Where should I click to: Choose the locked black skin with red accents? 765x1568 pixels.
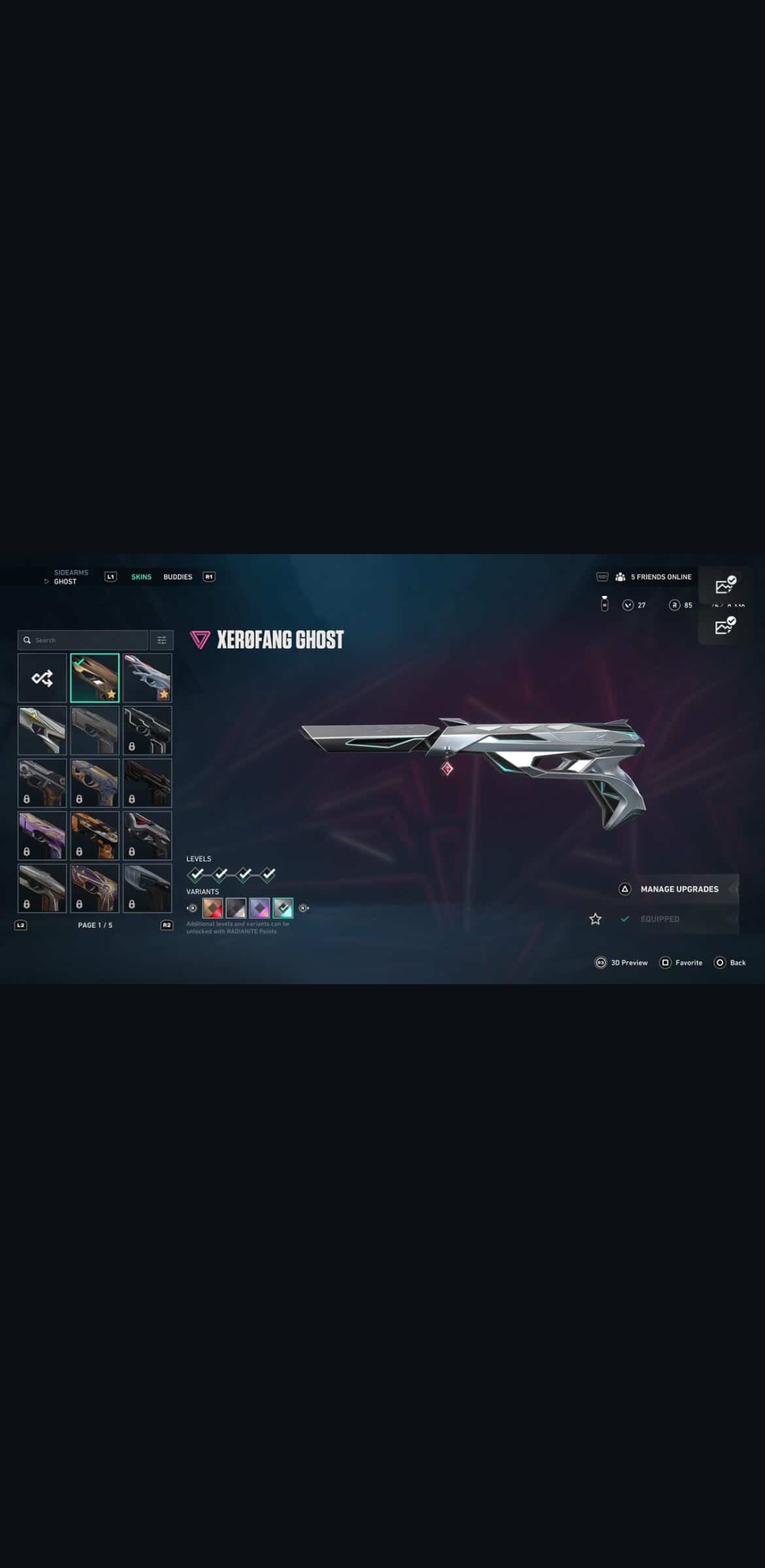[147, 783]
